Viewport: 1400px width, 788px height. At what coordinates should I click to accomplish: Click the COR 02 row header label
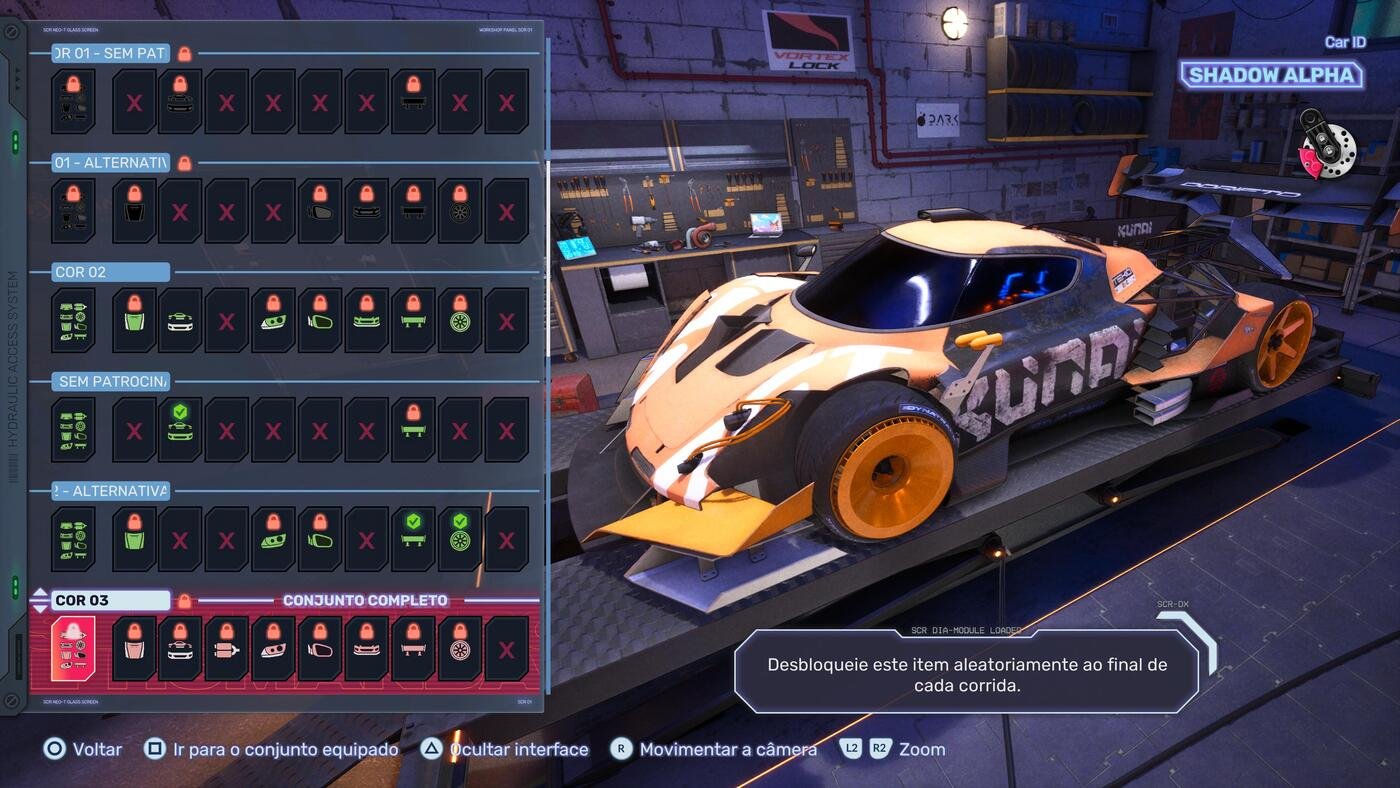click(110, 272)
